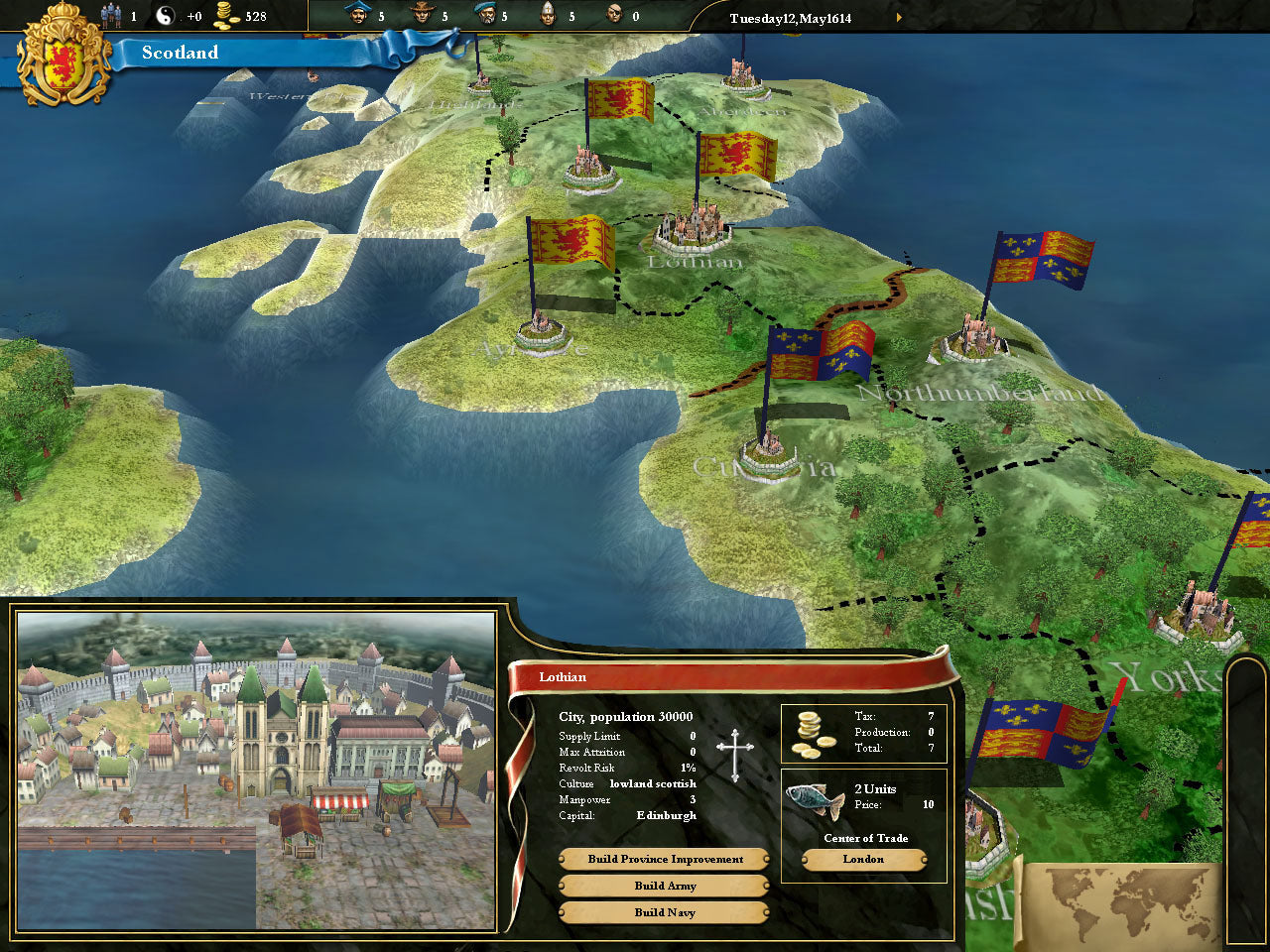Click the Lothian city view picture
Image resolution: width=1270 pixels, height=952 pixels.
(x=256, y=772)
